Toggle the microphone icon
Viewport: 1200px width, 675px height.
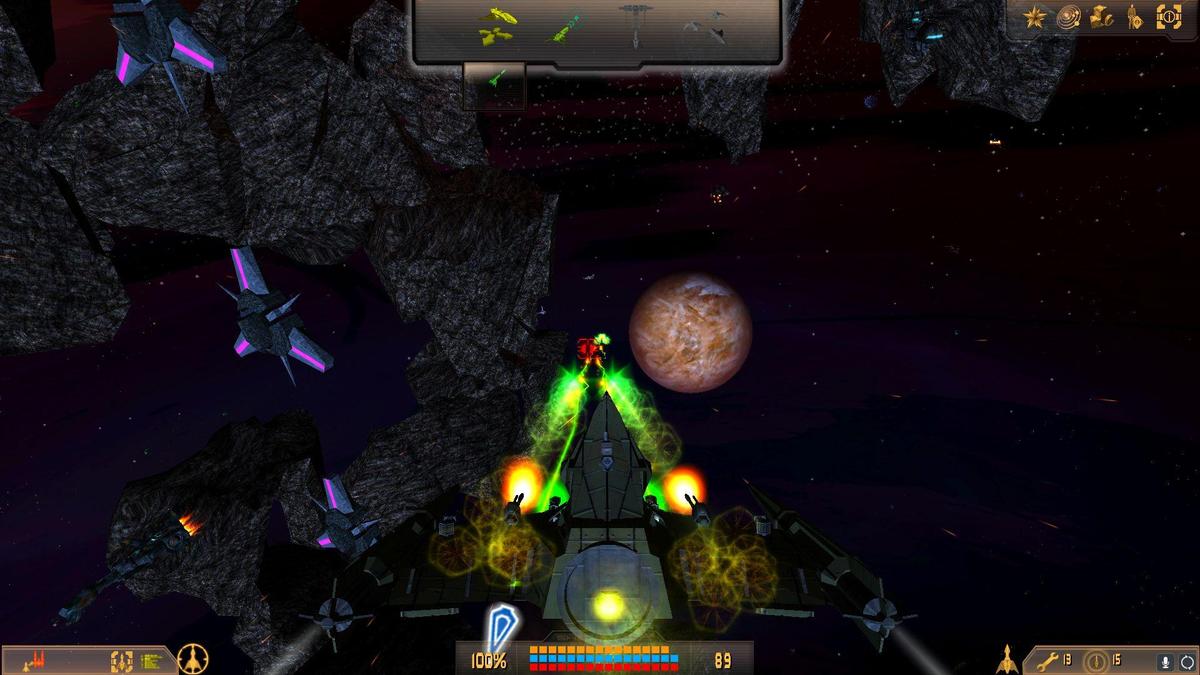1164,661
